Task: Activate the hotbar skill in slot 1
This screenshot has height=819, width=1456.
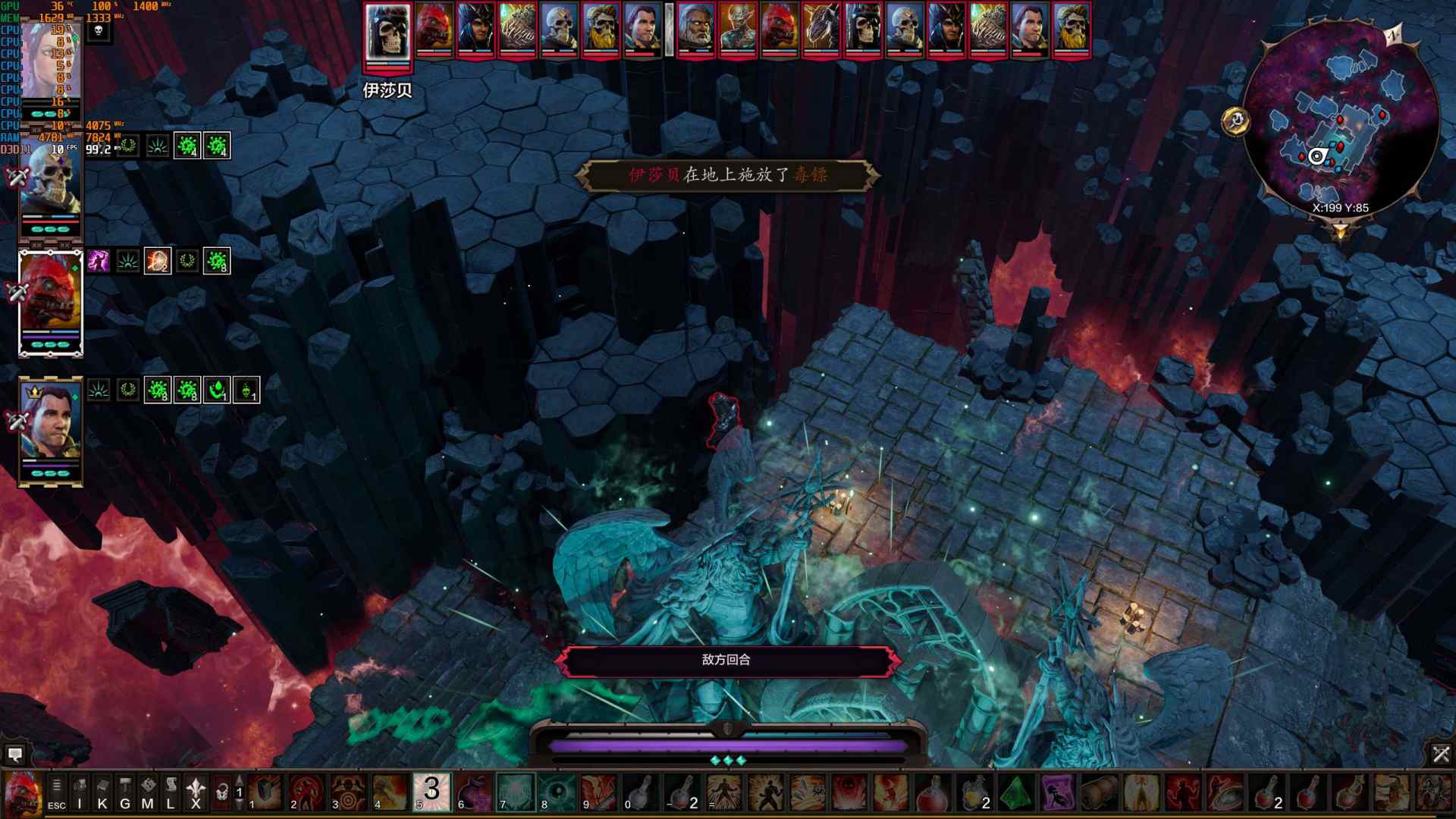Action: tap(265, 792)
